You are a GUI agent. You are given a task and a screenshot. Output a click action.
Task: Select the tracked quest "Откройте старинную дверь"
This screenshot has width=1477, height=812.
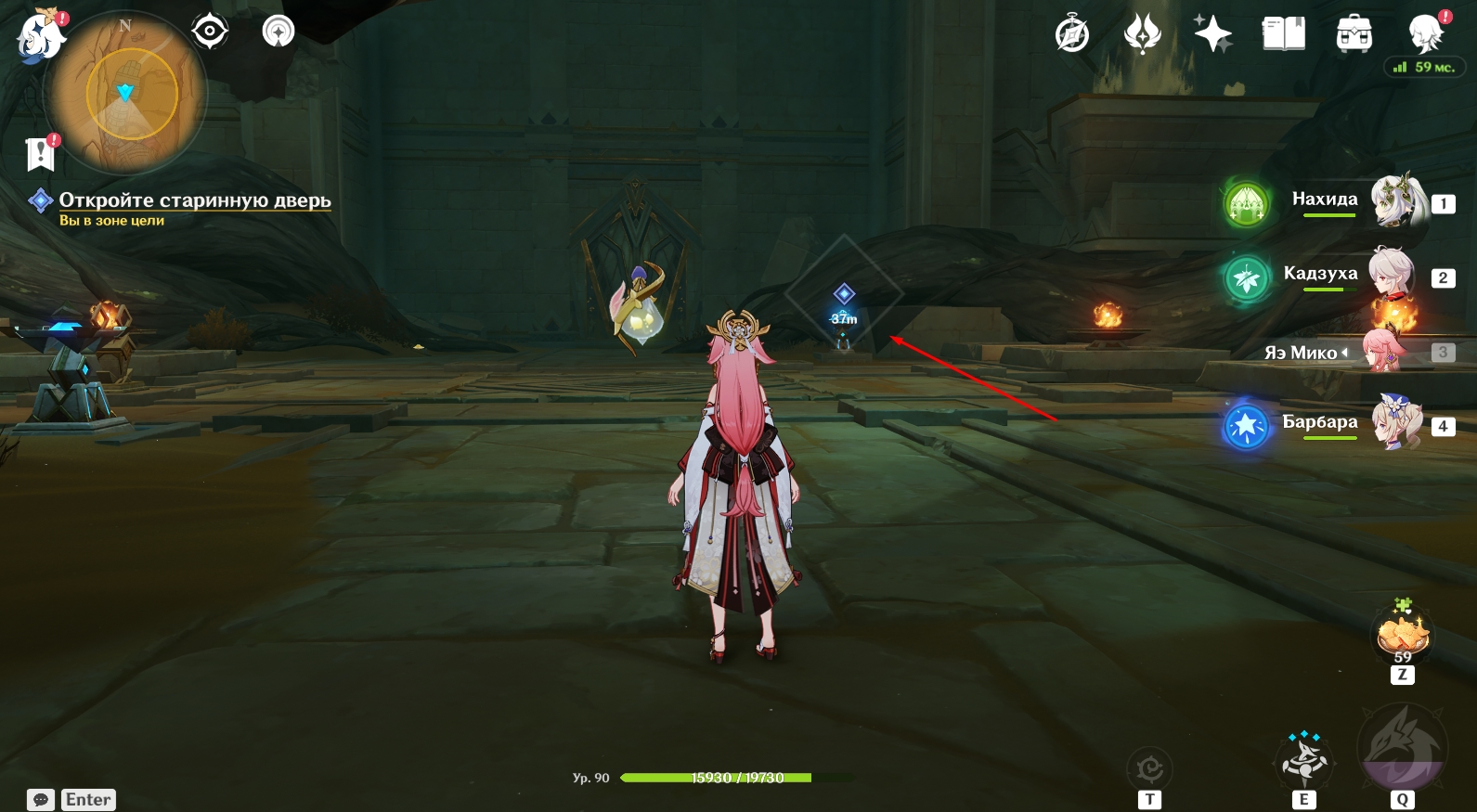pyautogui.click(x=194, y=200)
